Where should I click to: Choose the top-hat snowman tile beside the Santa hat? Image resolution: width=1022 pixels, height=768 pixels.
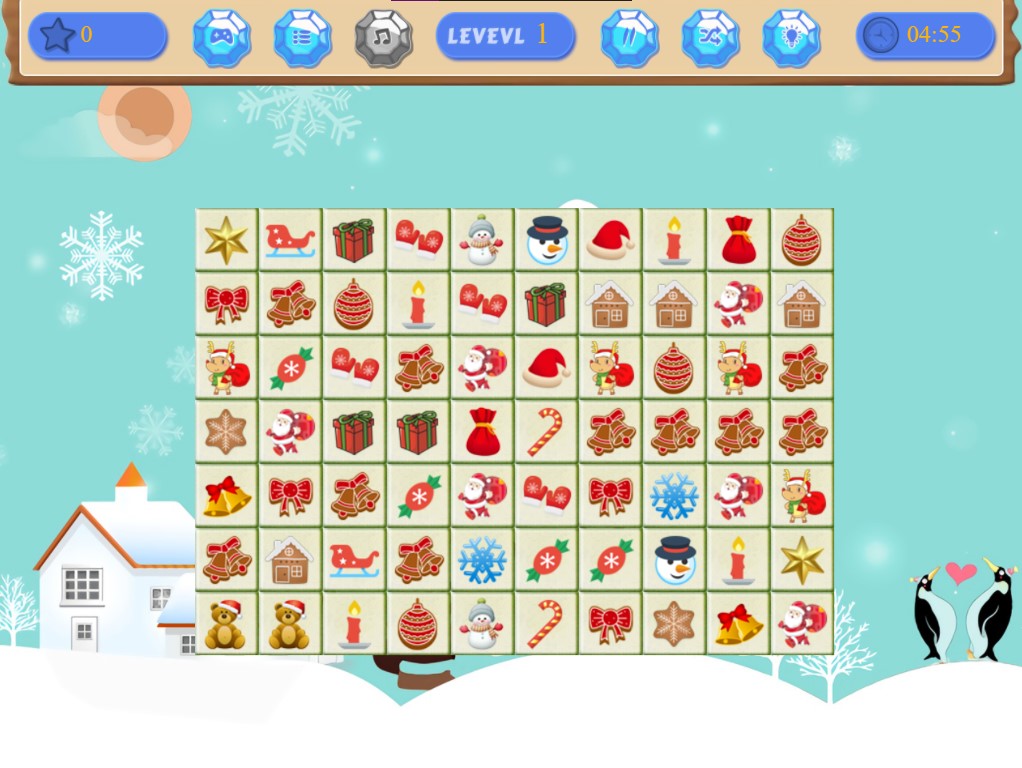pyautogui.click(x=546, y=240)
